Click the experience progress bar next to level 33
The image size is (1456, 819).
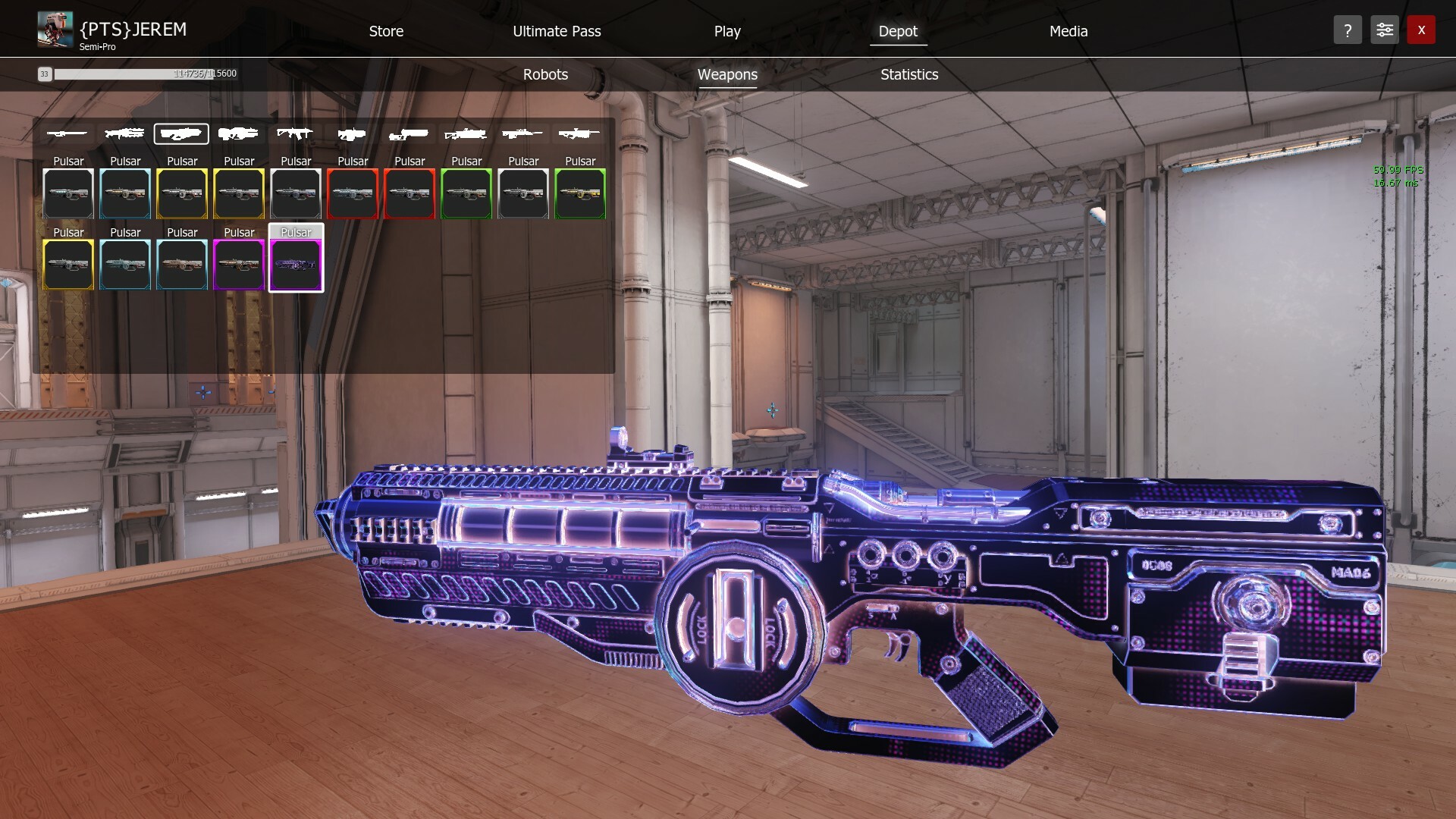[x=146, y=74]
